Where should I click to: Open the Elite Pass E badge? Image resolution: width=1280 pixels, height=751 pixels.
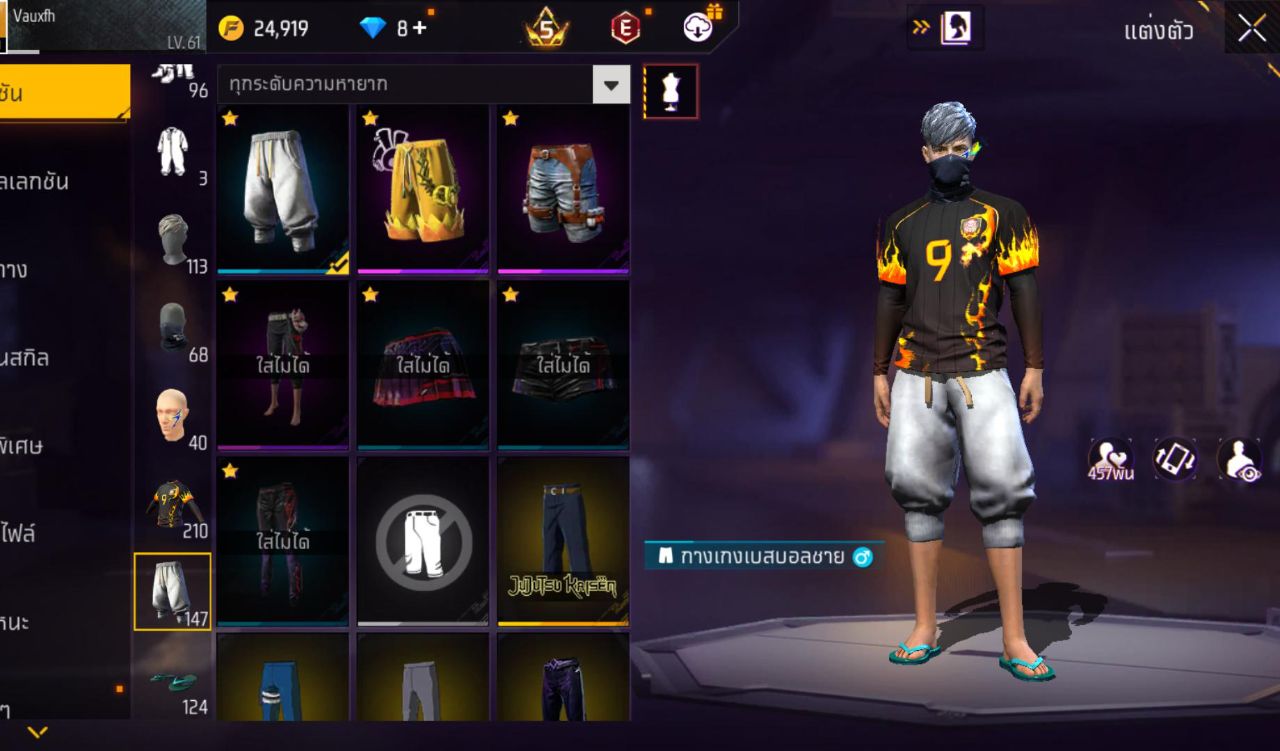click(628, 27)
